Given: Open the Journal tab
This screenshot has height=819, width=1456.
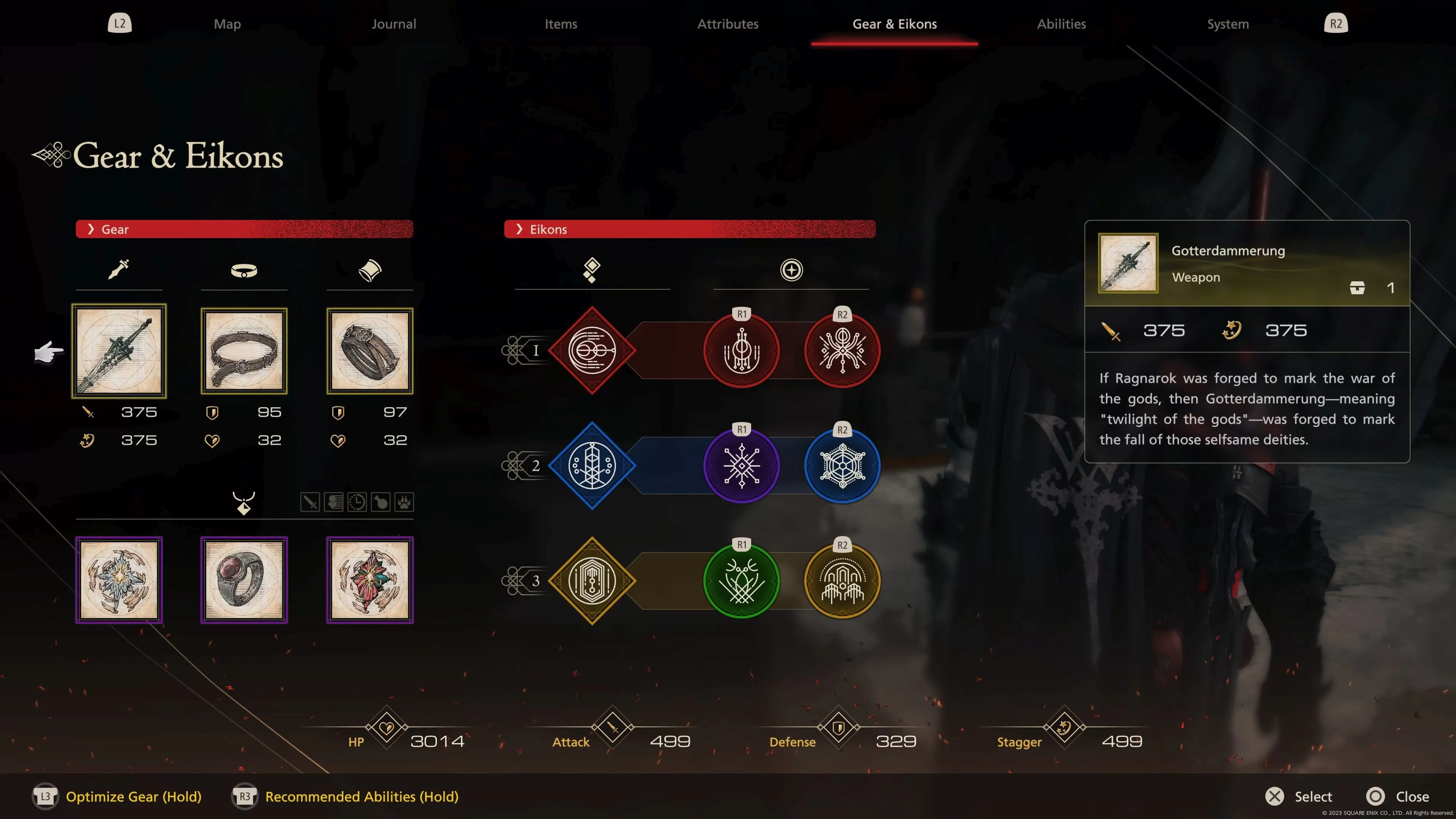Looking at the screenshot, I should (394, 24).
